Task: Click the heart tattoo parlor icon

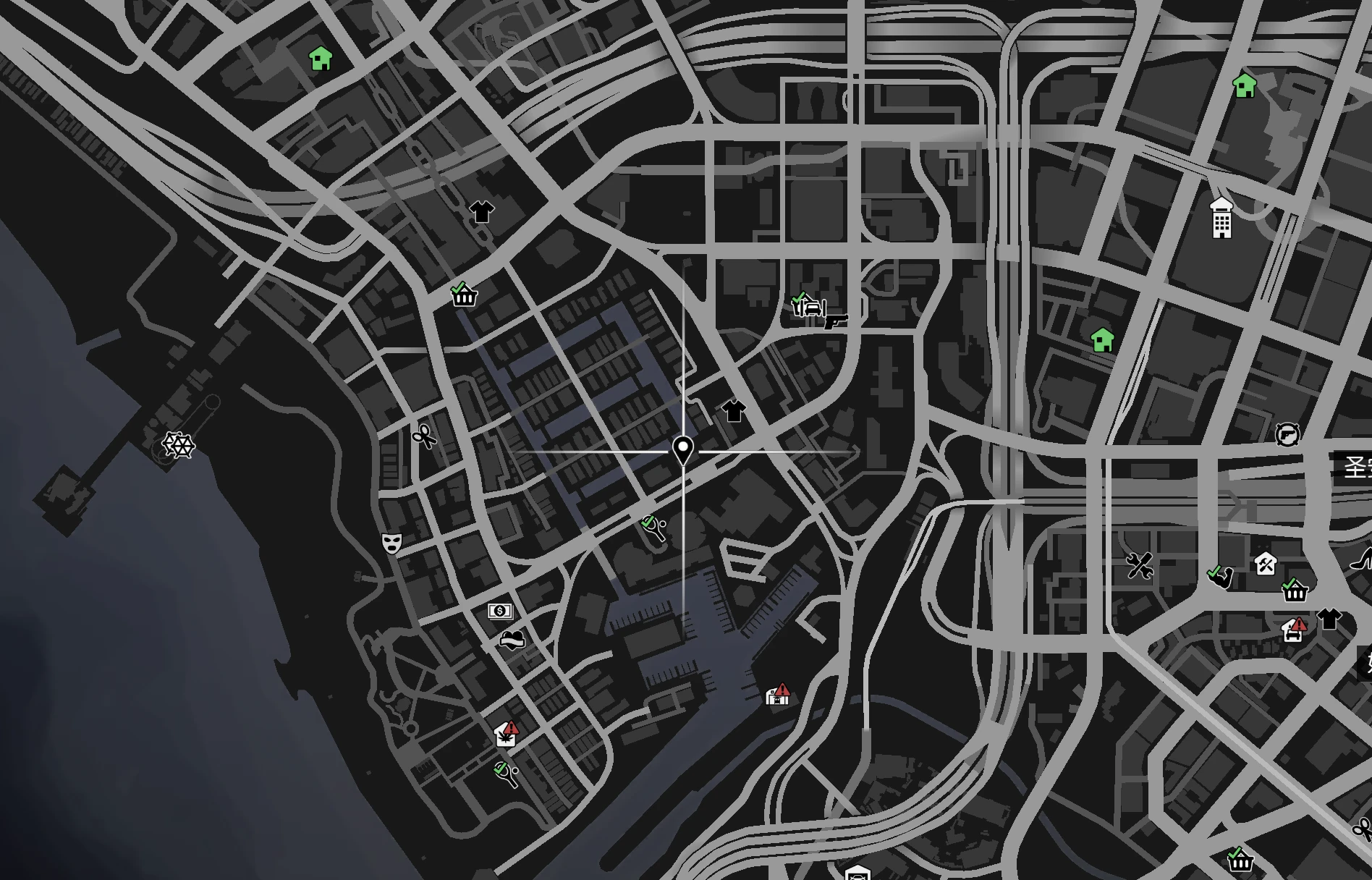Action: (512, 640)
